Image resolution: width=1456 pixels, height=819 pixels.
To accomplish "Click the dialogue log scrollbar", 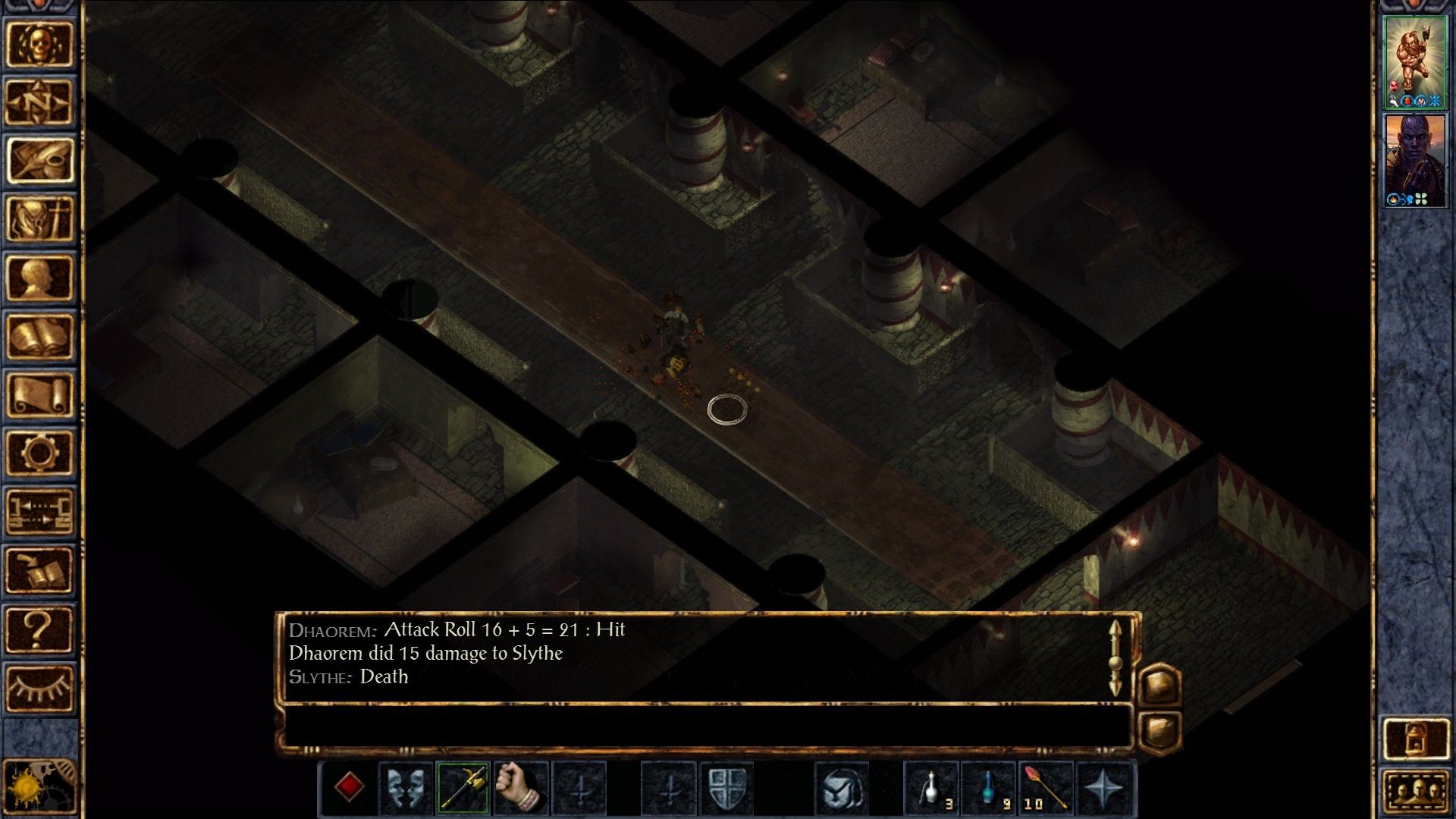I will tap(1115, 658).
